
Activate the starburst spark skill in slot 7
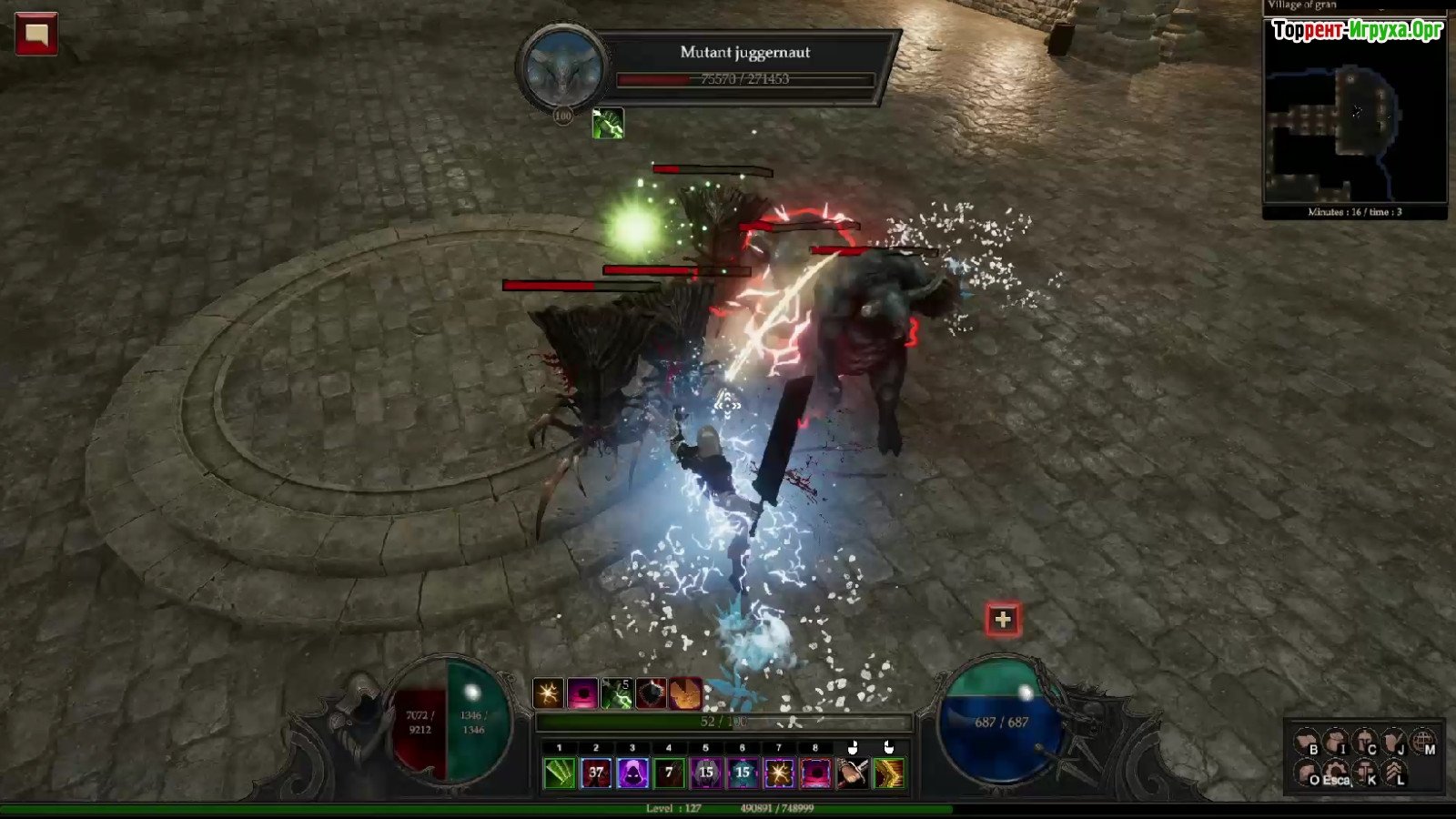coord(779,773)
